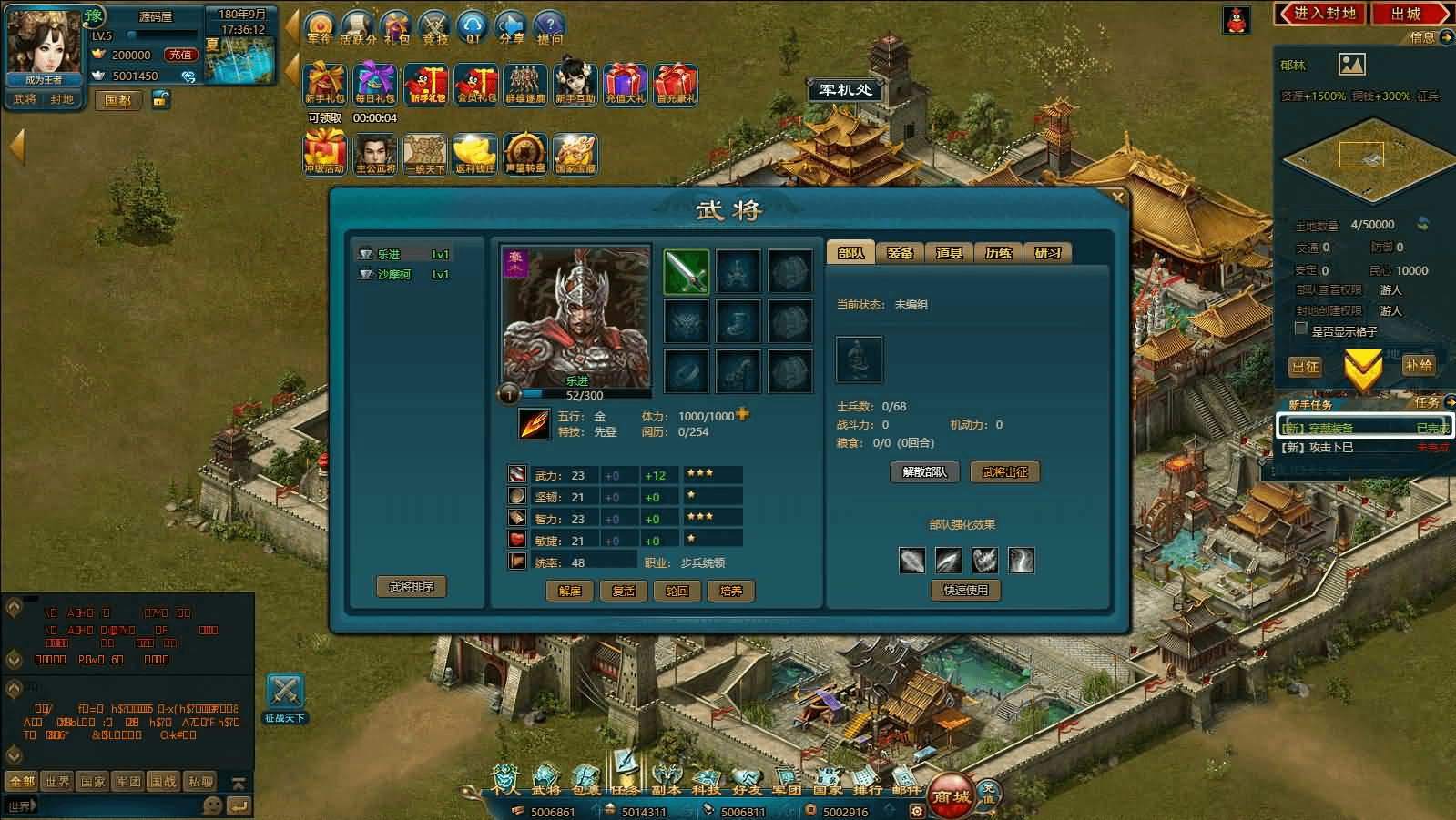
Task: Click the 解散部队 disband troops button
Action: click(x=924, y=471)
